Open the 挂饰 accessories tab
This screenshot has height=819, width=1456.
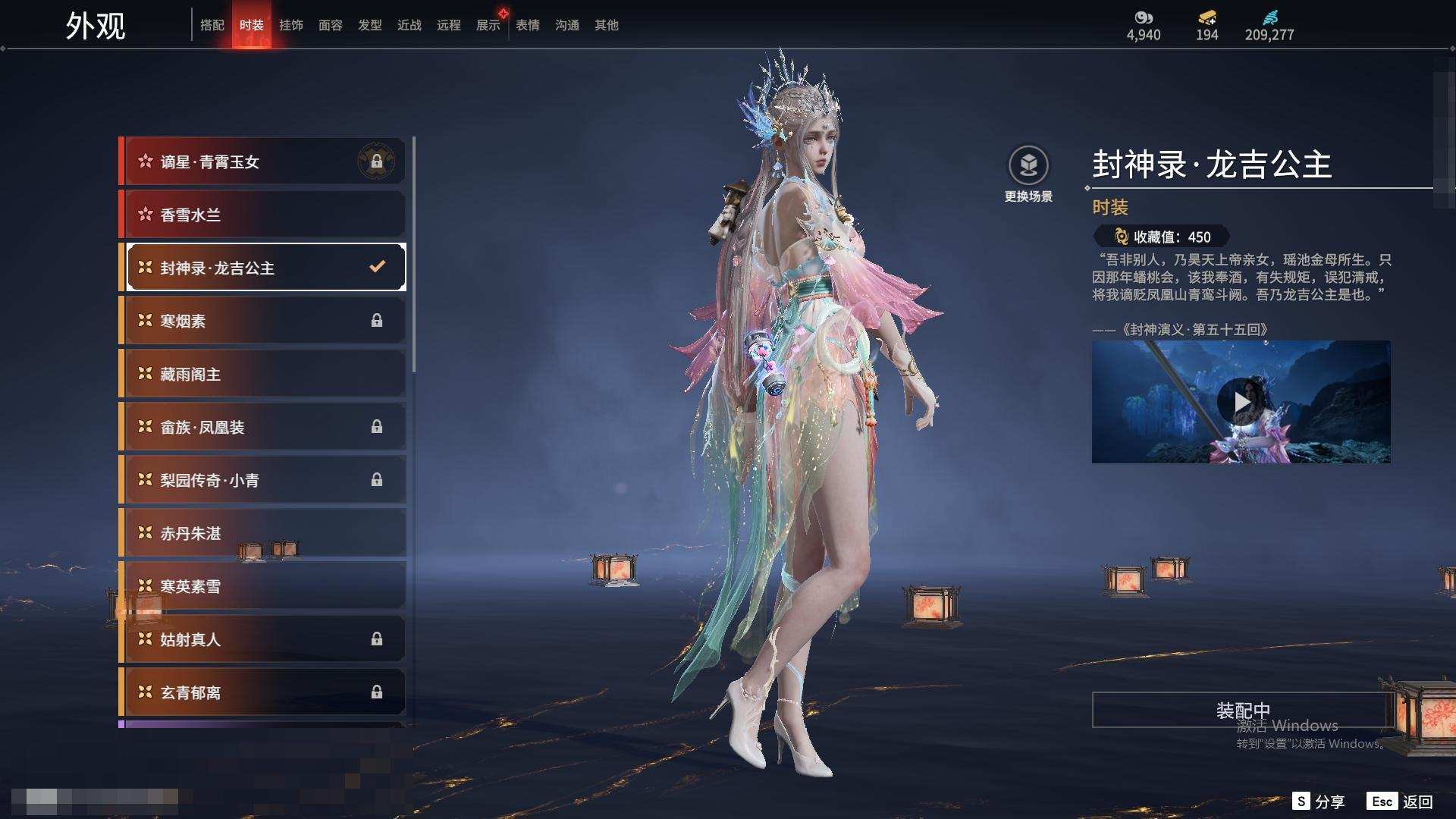(291, 25)
